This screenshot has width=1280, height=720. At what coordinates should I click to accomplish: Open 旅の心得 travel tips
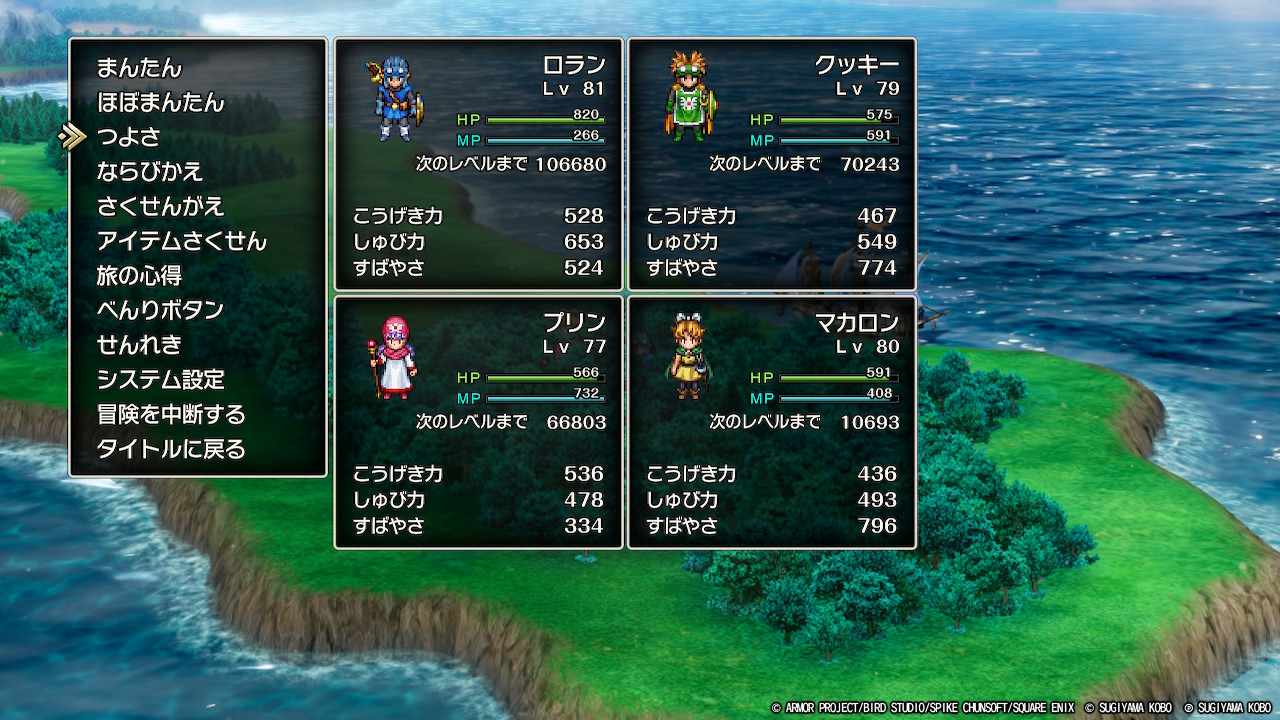pos(139,276)
